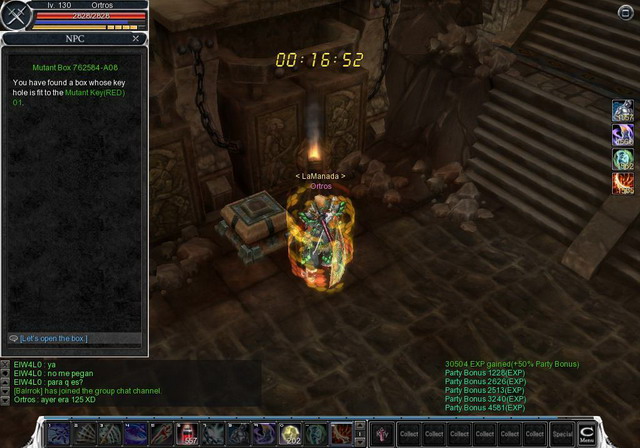Use the red potion hotbar slot

[x=187, y=433]
